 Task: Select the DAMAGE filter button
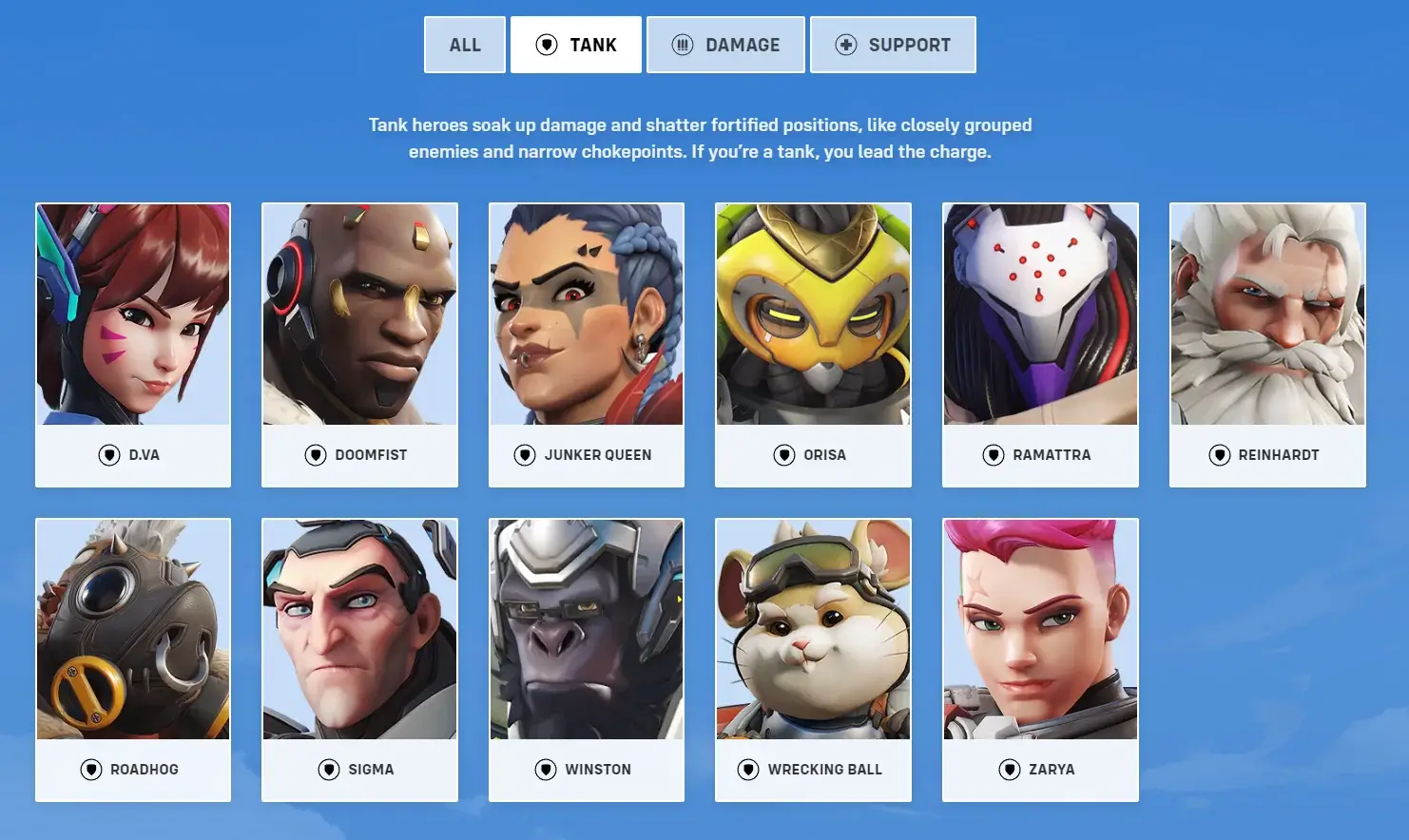click(725, 44)
